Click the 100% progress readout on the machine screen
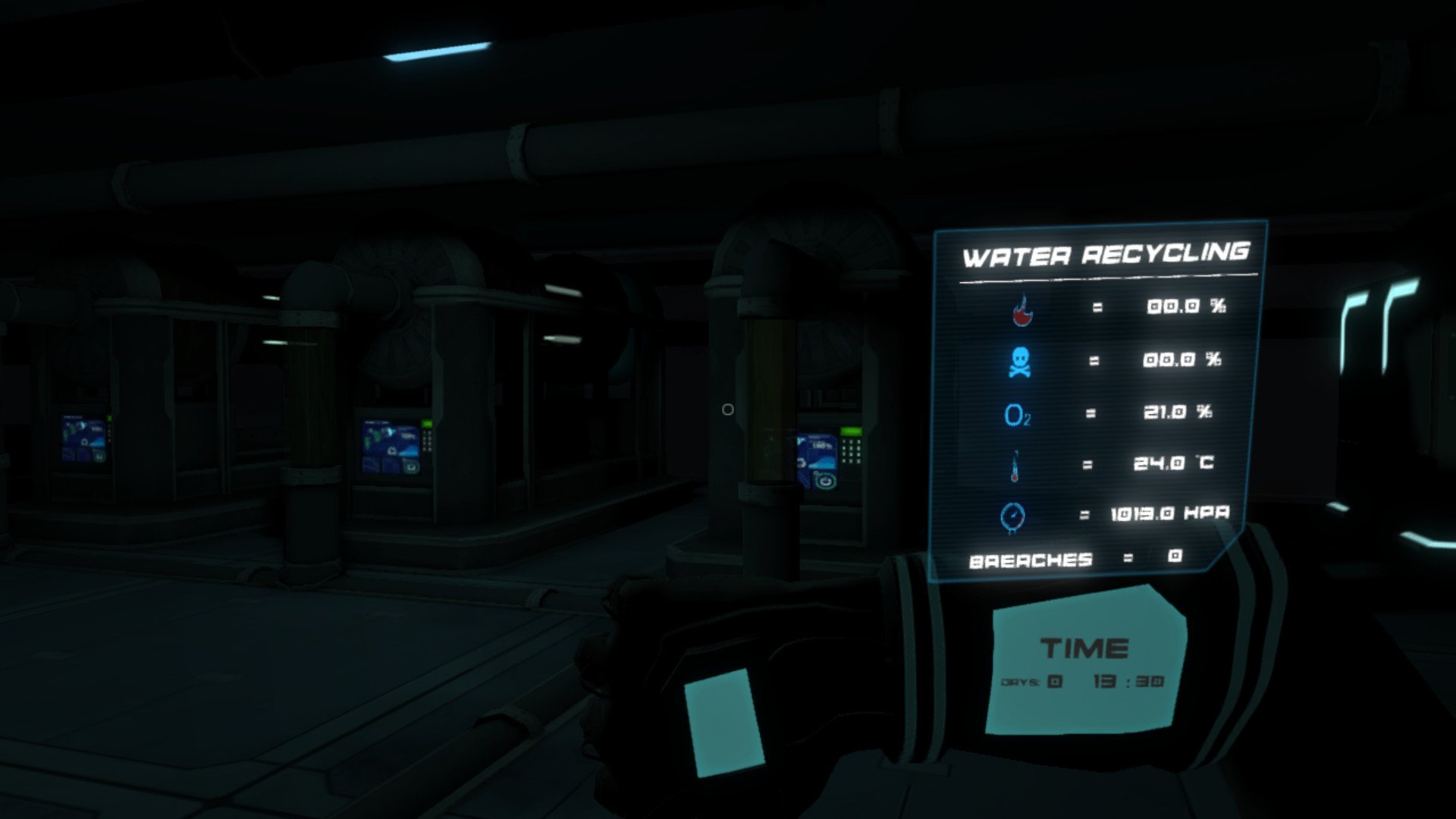Screen dimensions: 1456x819 pos(821,444)
